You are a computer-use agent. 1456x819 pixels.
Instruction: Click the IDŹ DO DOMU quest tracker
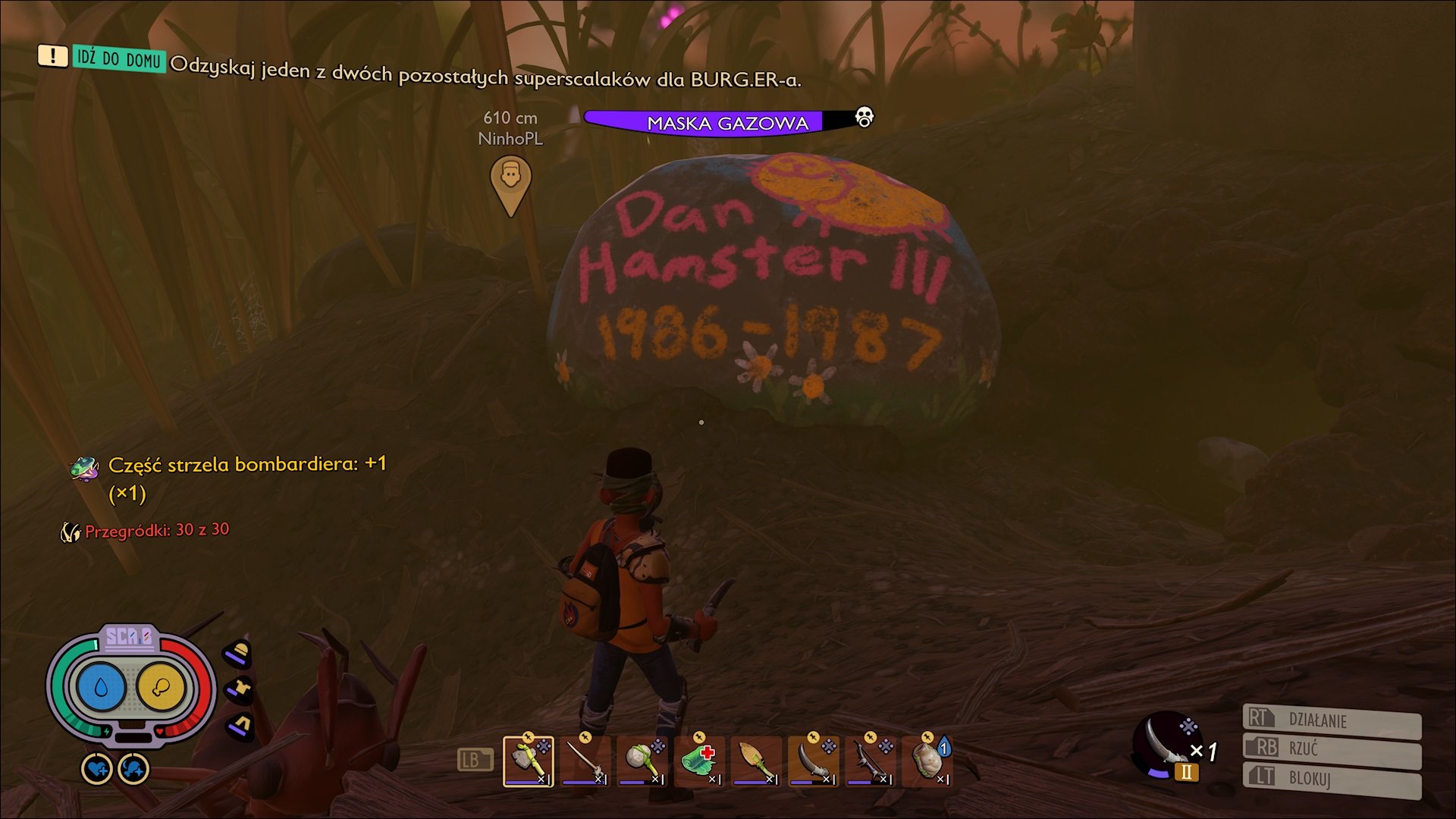118,58
